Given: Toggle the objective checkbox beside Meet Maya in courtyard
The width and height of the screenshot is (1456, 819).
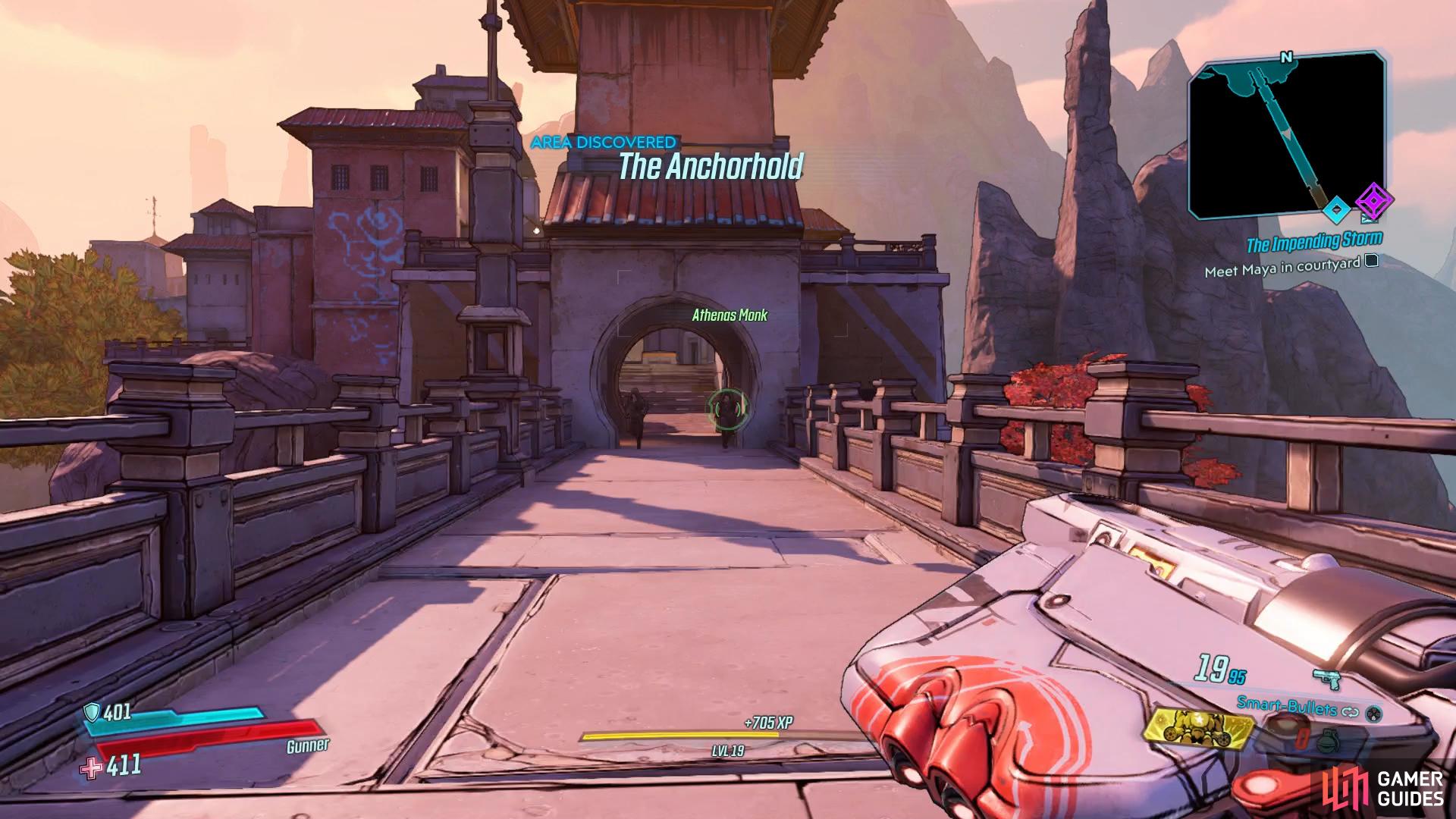Looking at the screenshot, I should coord(1371,261).
